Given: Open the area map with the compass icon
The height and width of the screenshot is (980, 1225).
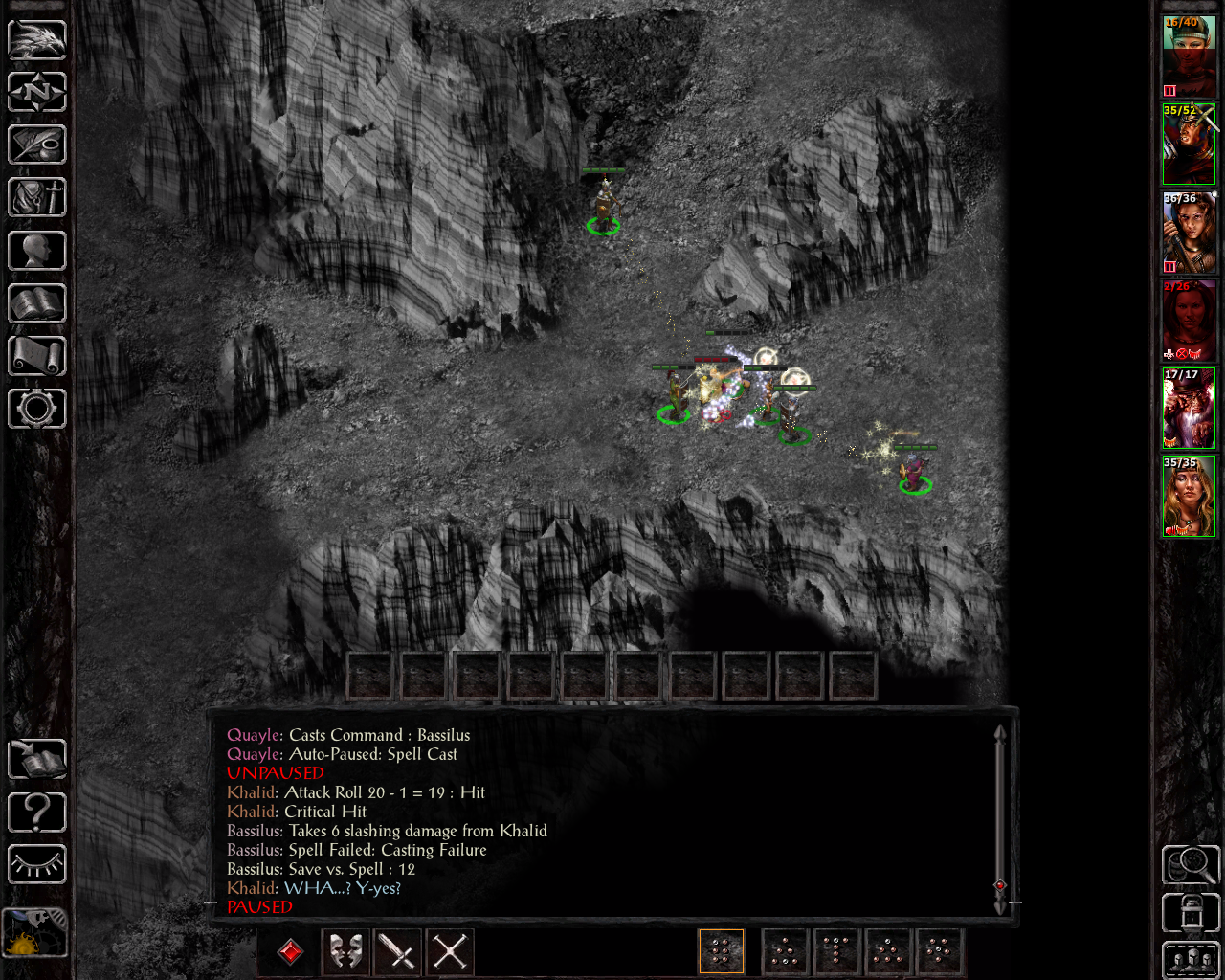Looking at the screenshot, I should pyautogui.click(x=36, y=92).
